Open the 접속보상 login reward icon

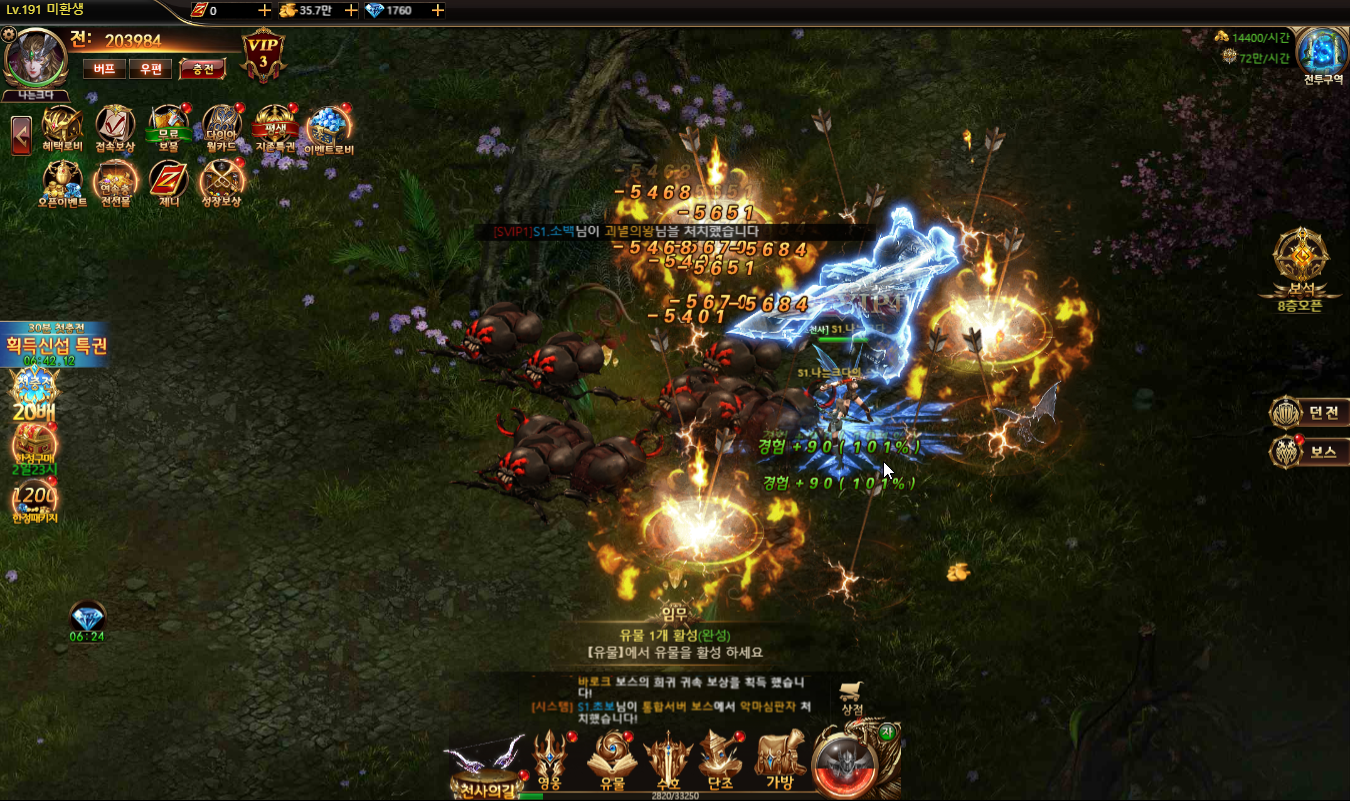point(115,129)
